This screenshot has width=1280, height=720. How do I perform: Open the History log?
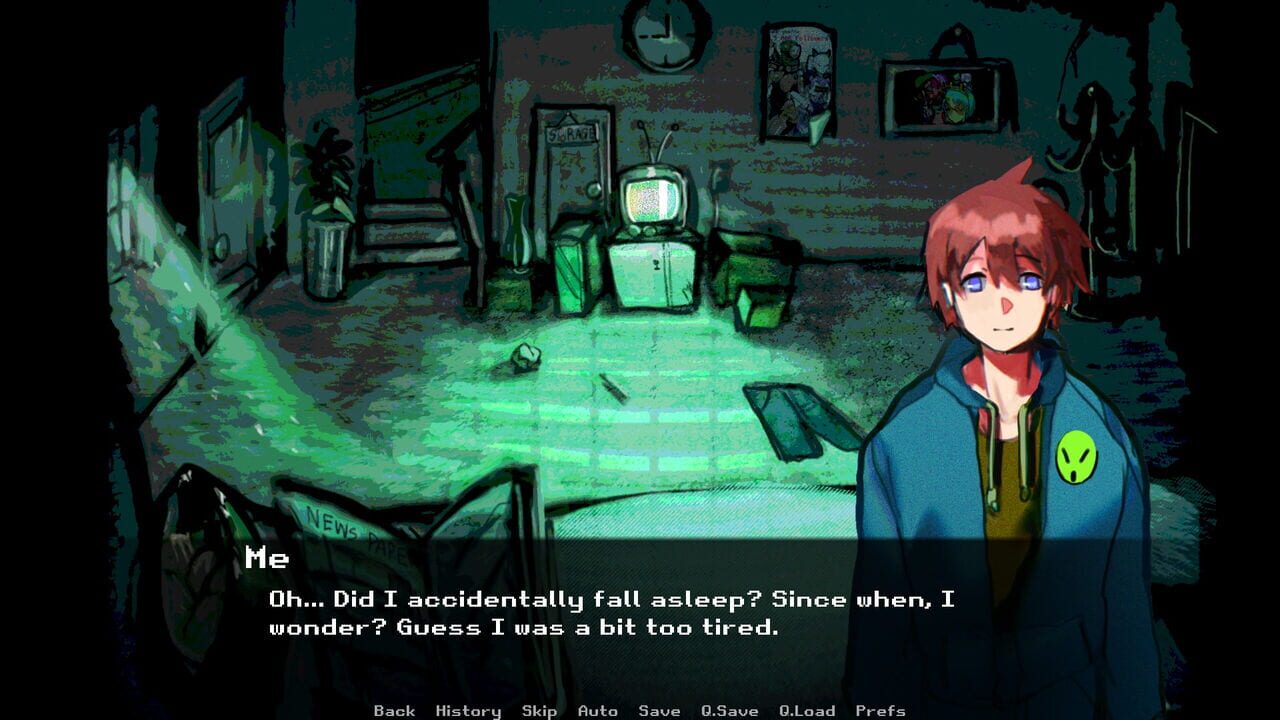pyautogui.click(x=466, y=710)
